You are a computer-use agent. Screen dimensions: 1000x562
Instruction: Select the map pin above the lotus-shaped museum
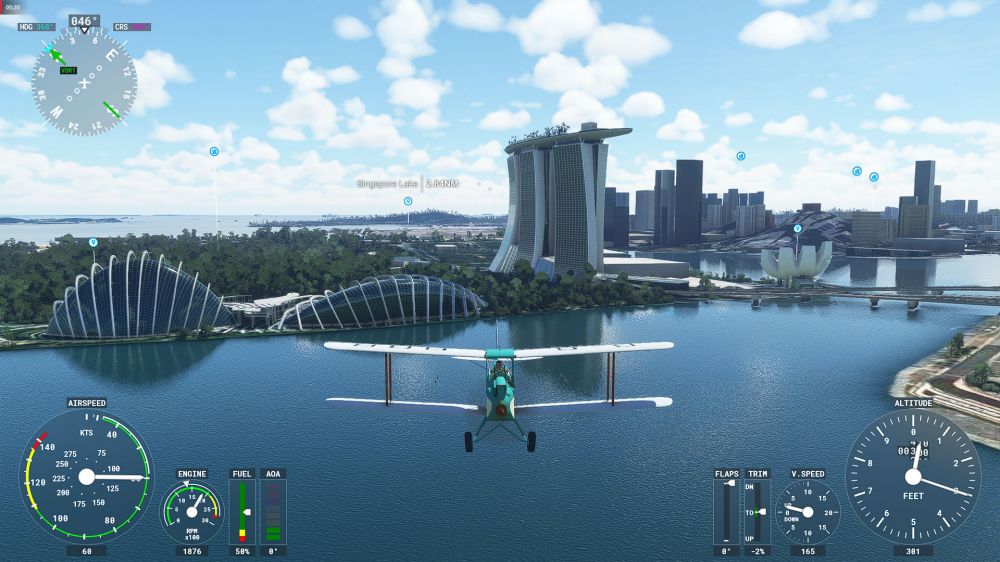tap(797, 228)
